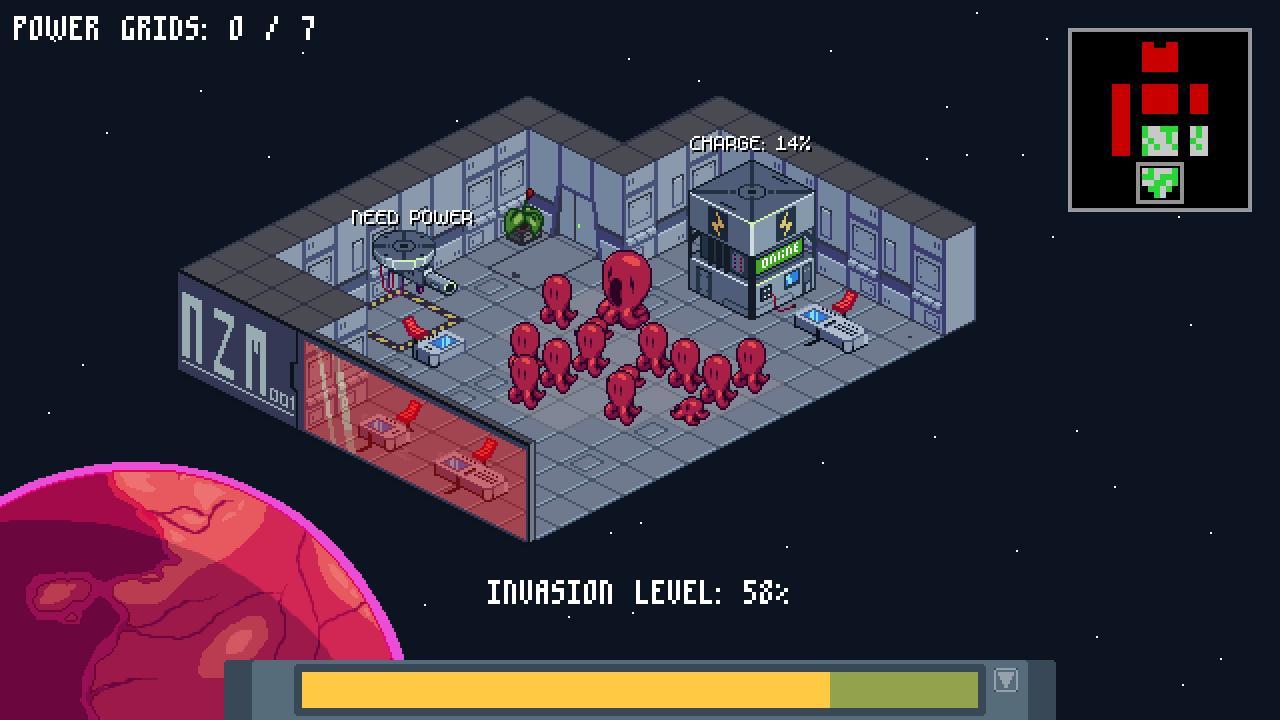Image resolution: width=1280 pixels, height=720 pixels.
Task: Click the potted alien plant near the wall
Action: [x=524, y=222]
